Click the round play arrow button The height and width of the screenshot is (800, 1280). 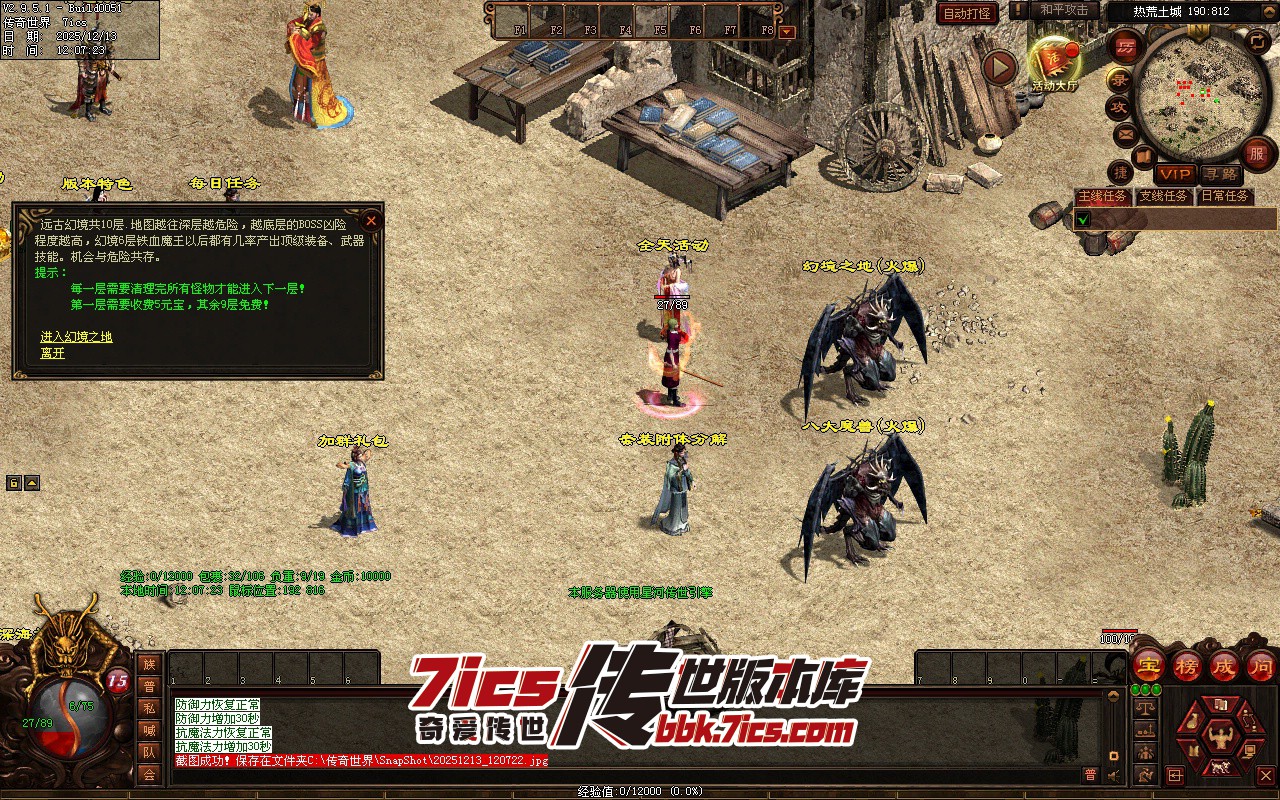999,67
